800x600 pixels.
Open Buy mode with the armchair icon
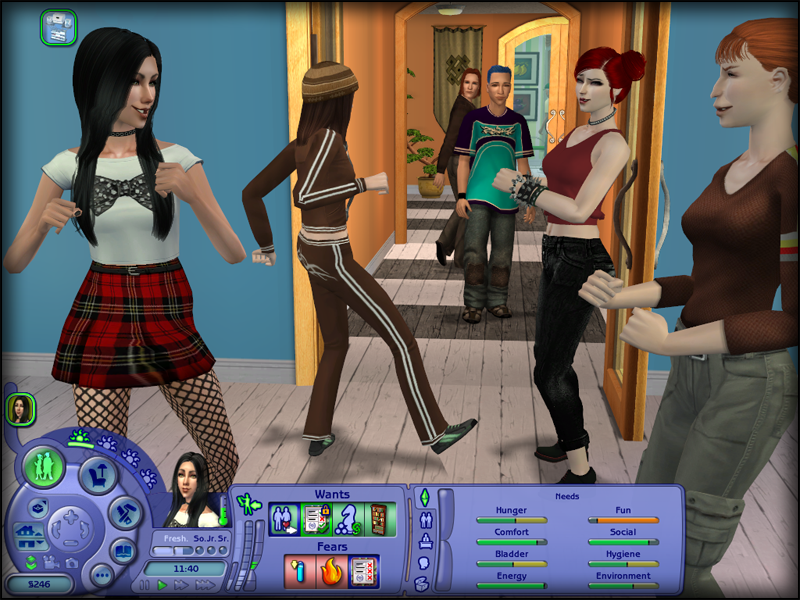(x=99, y=476)
